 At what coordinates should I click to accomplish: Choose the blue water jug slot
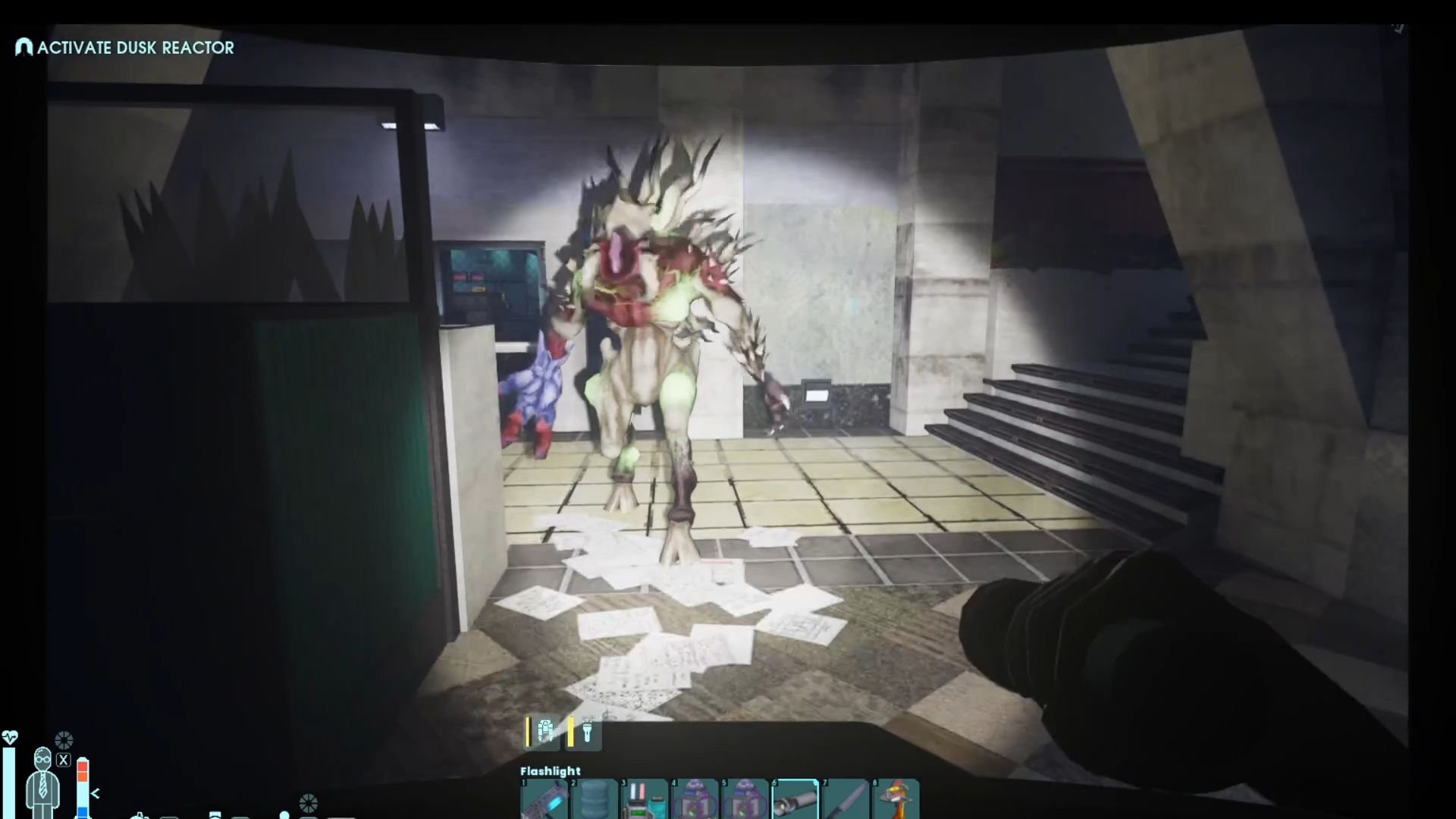594,800
